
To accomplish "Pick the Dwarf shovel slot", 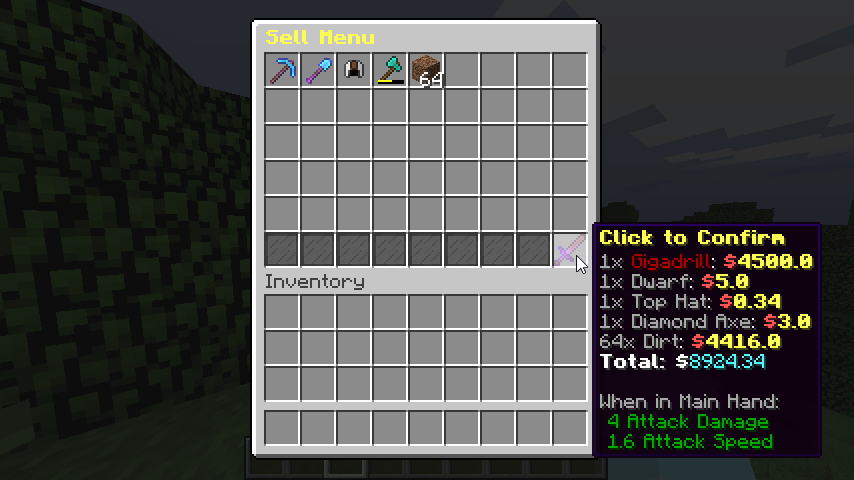I will coord(319,71).
